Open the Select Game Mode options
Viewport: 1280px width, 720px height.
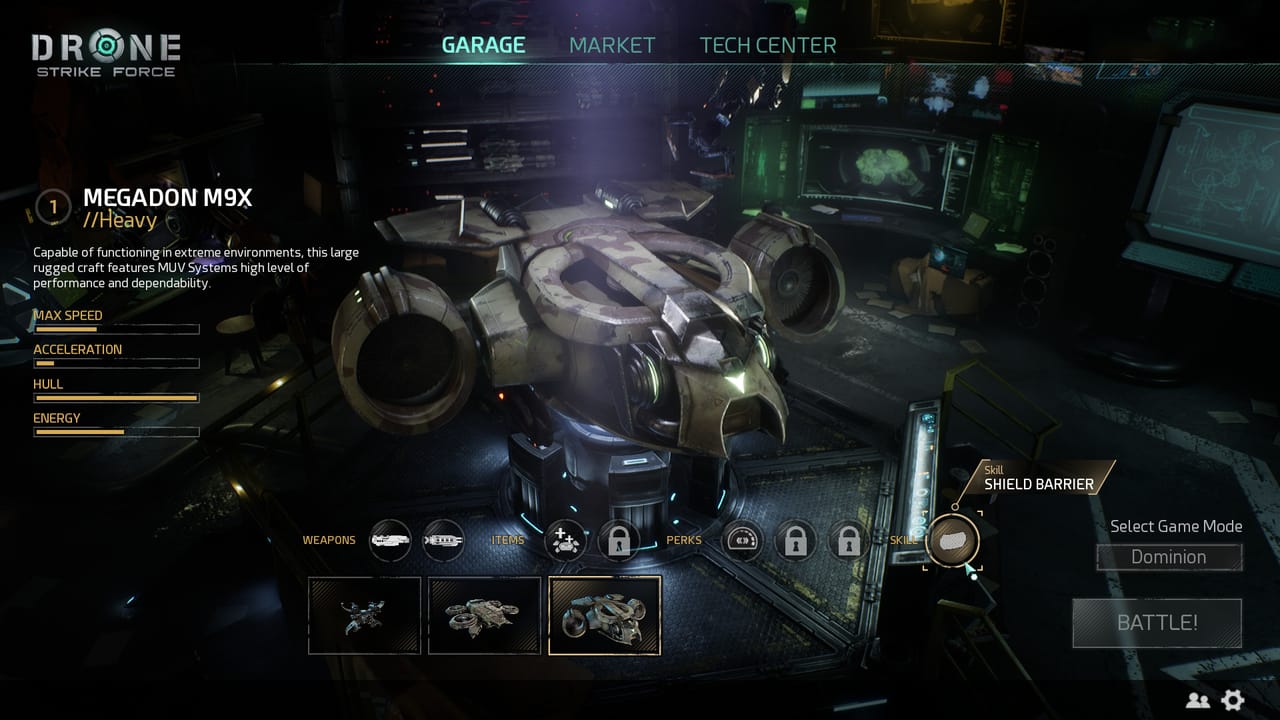click(1175, 526)
